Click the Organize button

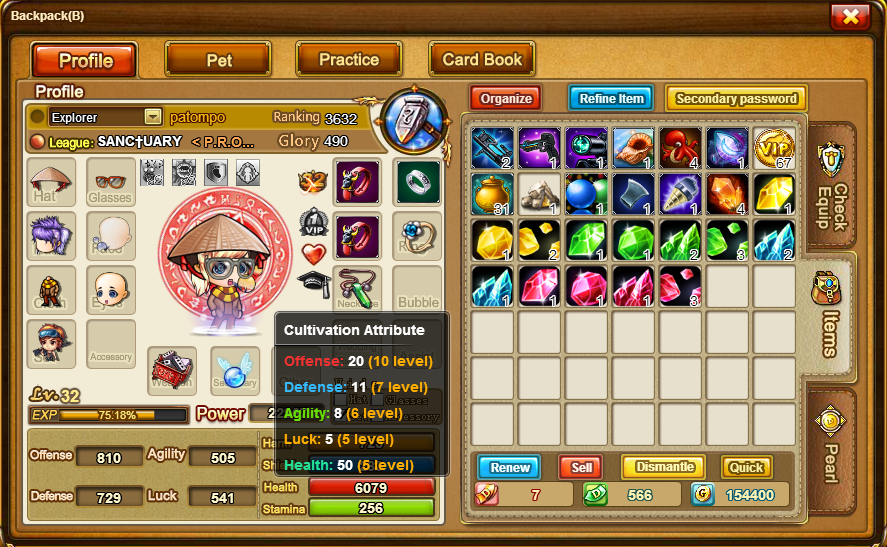(506, 98)
